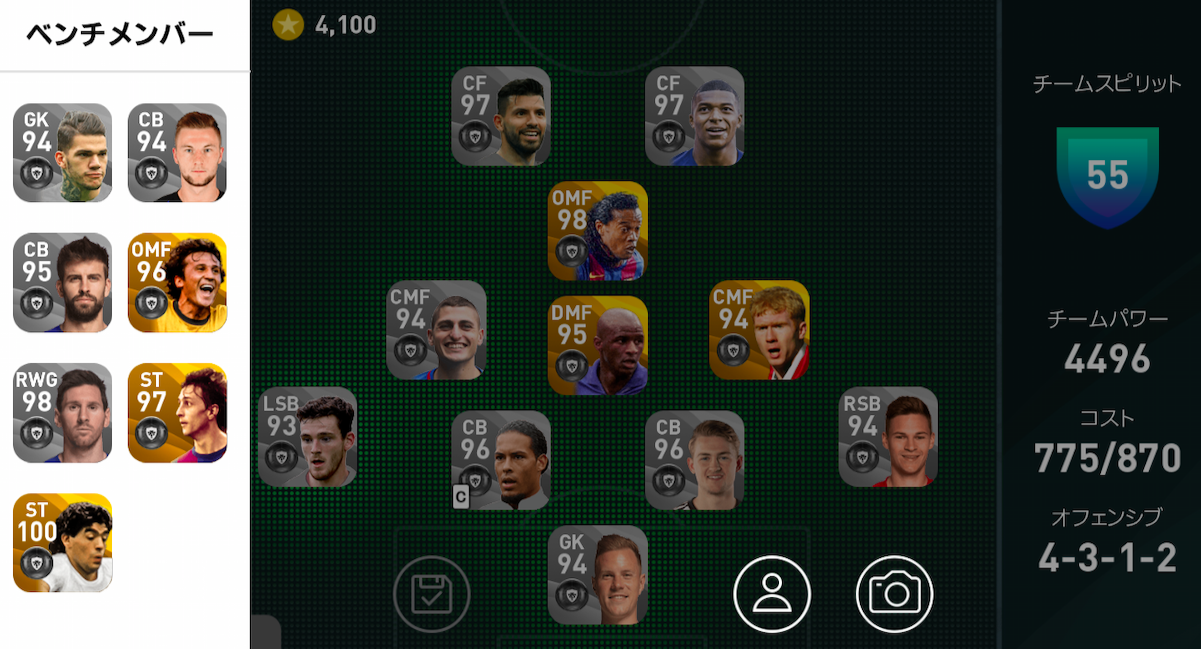The image size is (1201, 649).
Task: Select the captain CB 96 player card
Action: click(501, 460)
